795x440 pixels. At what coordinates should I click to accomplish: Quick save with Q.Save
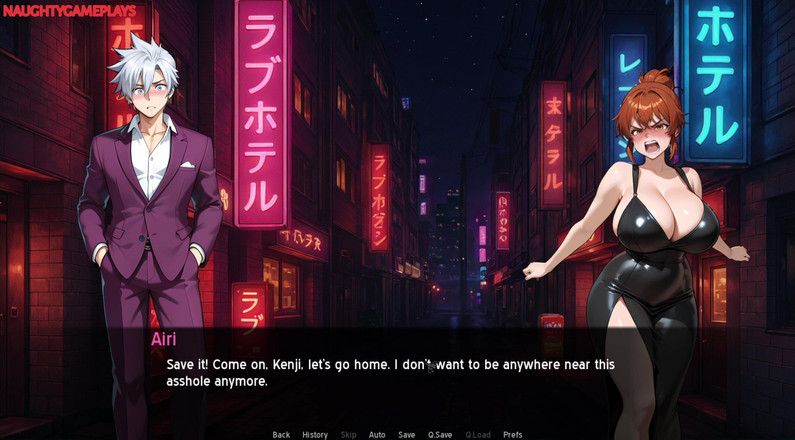[x=440, y=435]
